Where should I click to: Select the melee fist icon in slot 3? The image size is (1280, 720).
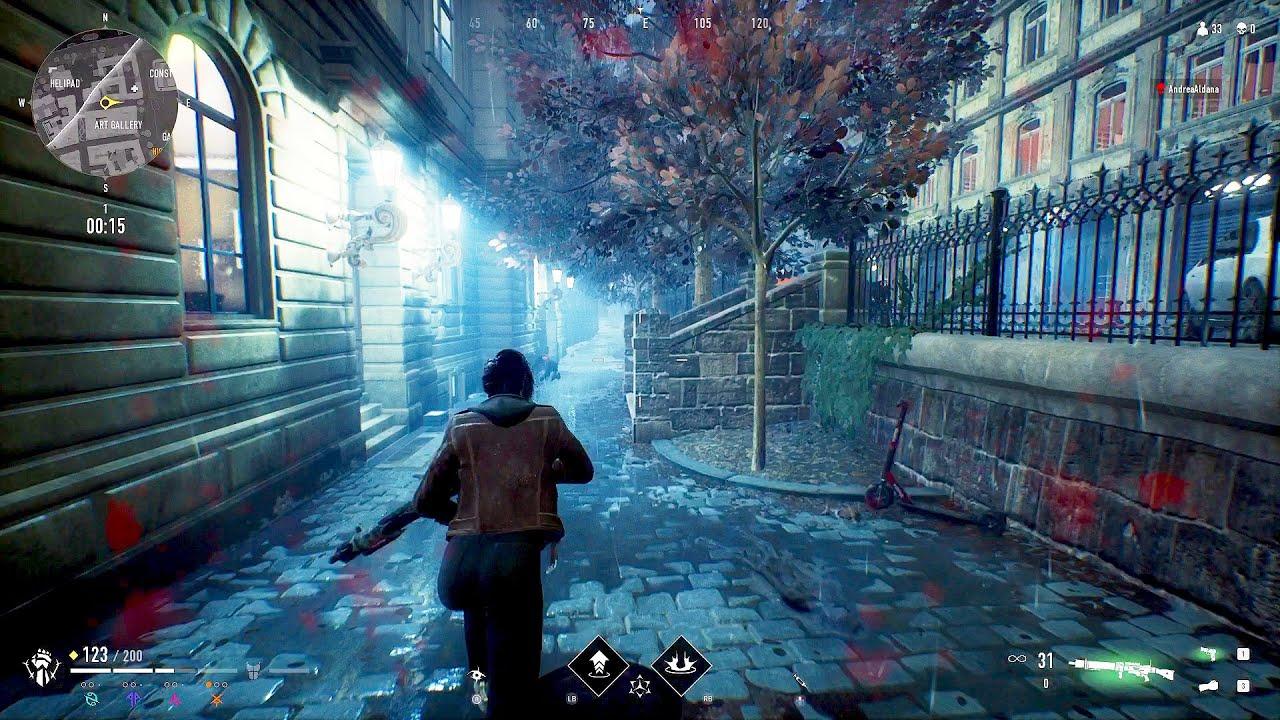(1208, 686)
